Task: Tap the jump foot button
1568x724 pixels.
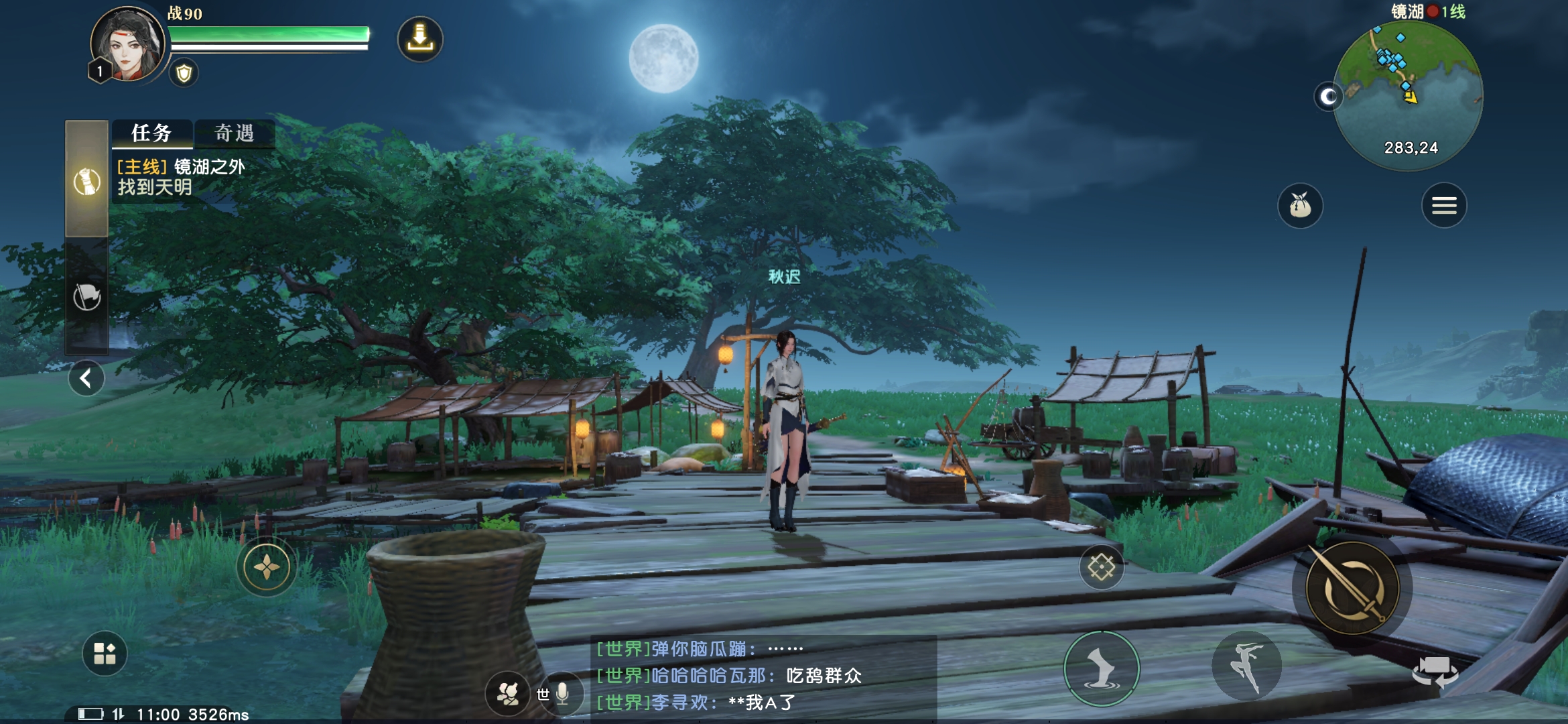Action: pyautogui.click(x=1102, y=668)
